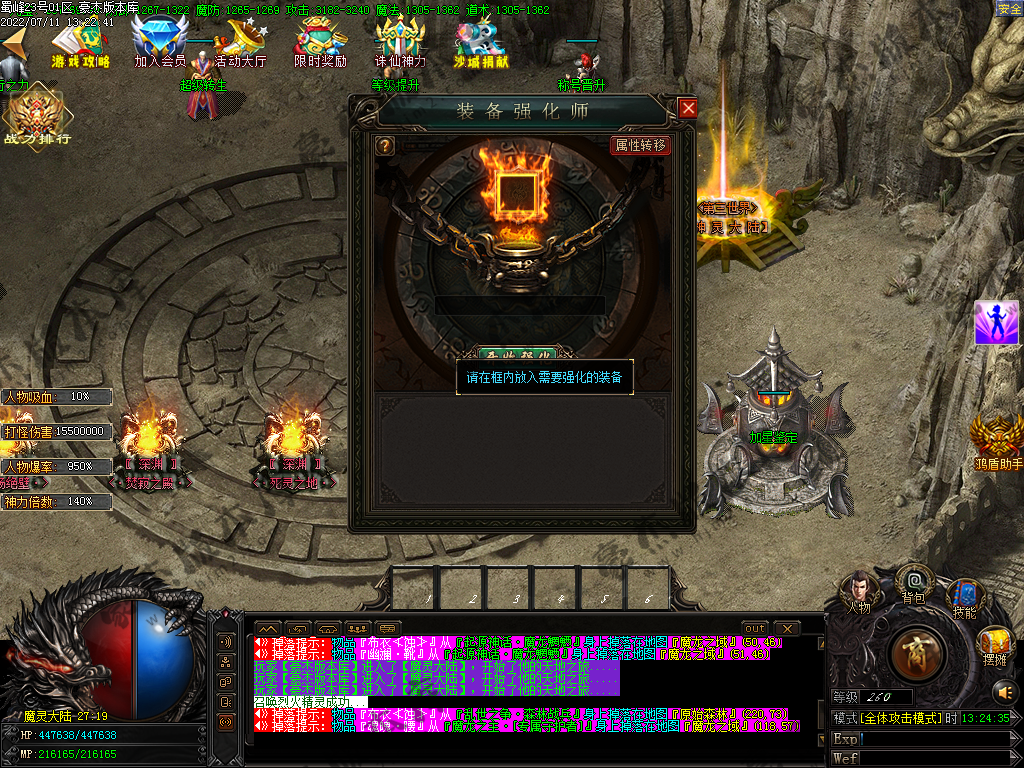Open the 活动大厅 event hall icon
Viewport: 1024px width, 768px height.
point(240,43)
